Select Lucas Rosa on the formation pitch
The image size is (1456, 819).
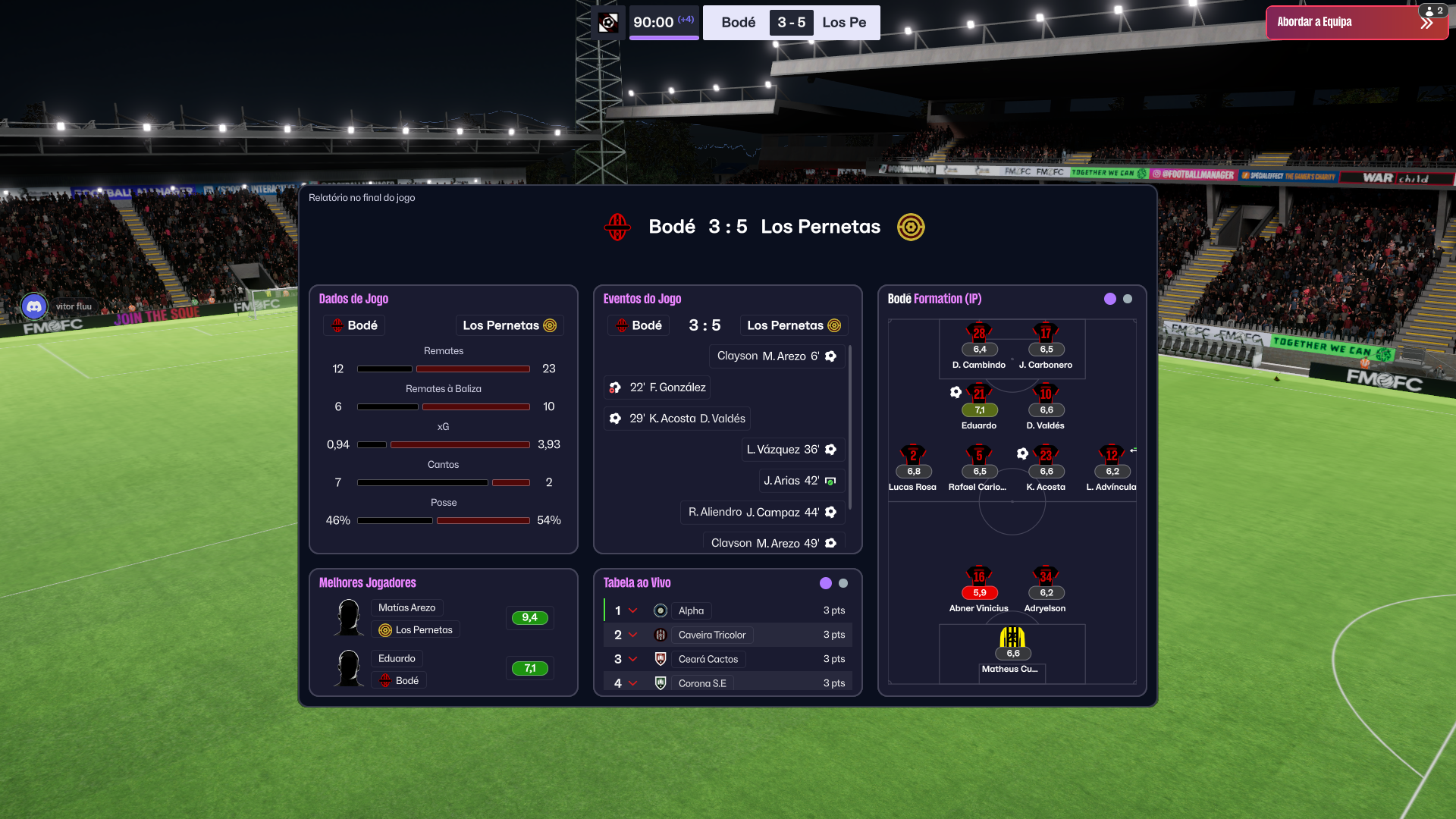point(913,459)
